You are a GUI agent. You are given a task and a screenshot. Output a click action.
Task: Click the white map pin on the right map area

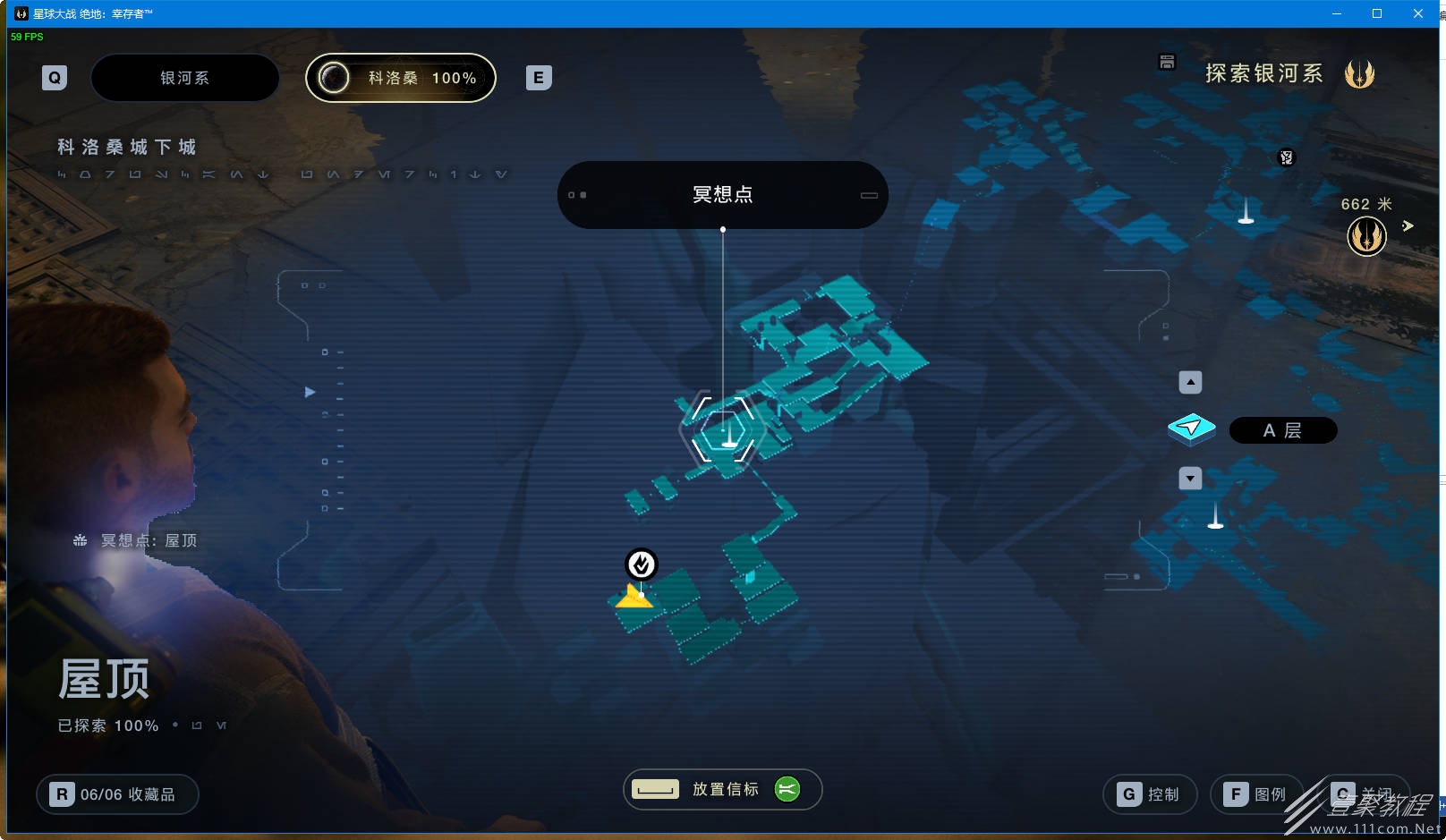1246,217
